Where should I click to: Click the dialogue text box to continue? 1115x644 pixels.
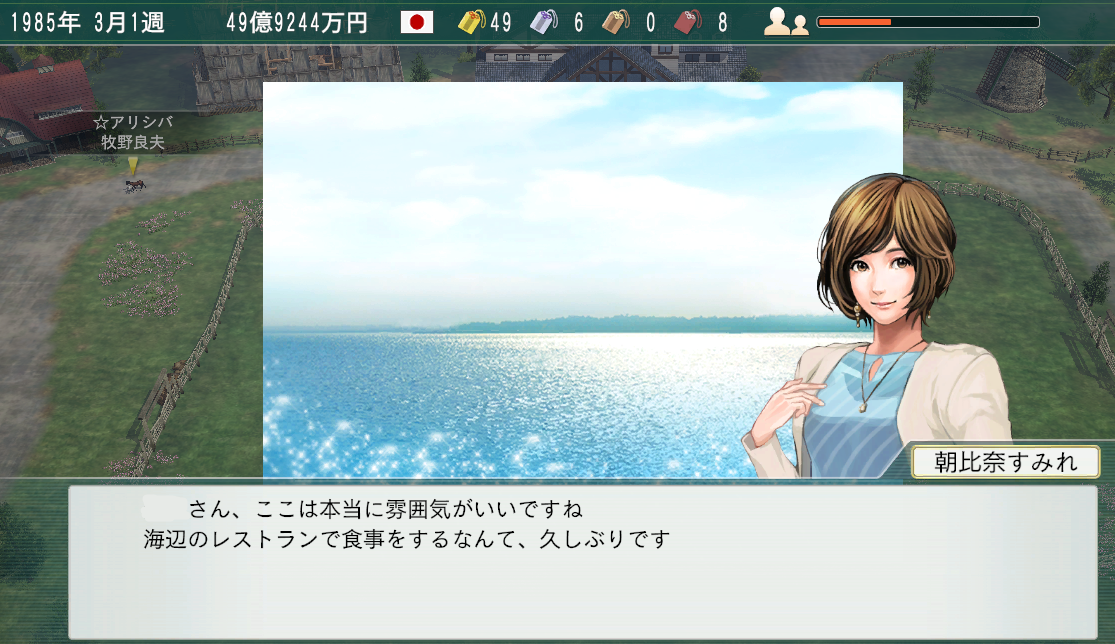582,562
